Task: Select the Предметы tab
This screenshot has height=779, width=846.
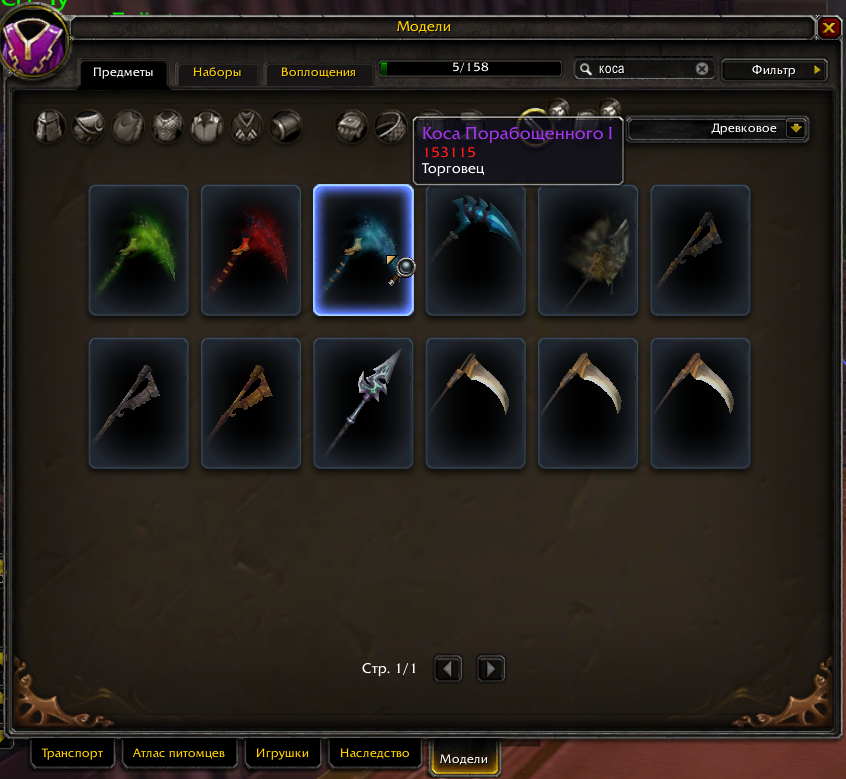Action: [x=123, y=73]
